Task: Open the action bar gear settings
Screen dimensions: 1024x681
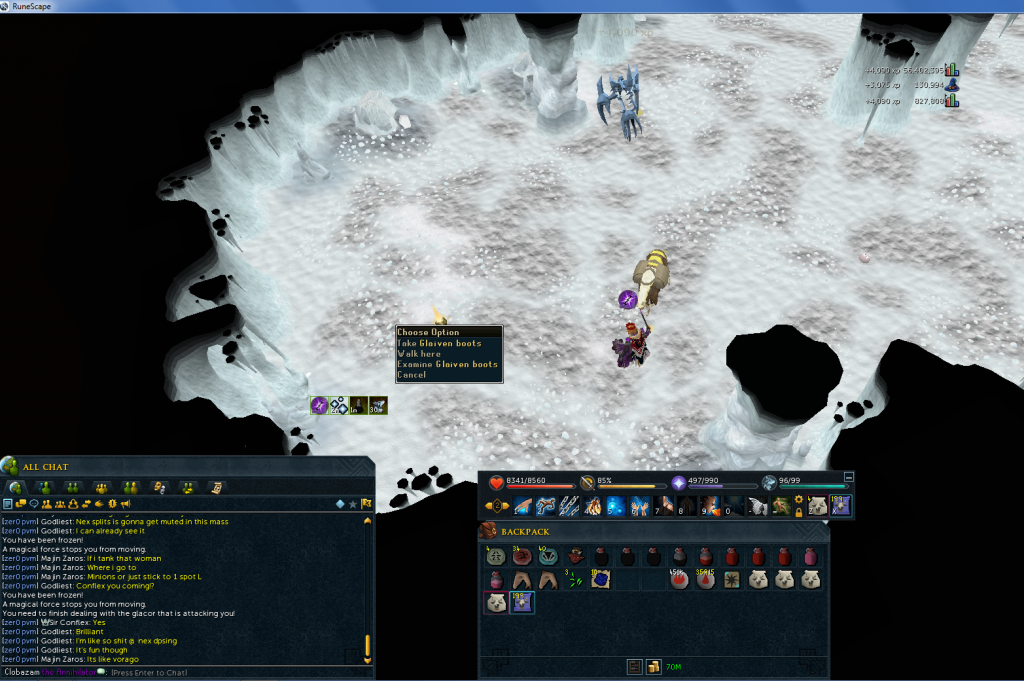Action: [x=798, y=499]
